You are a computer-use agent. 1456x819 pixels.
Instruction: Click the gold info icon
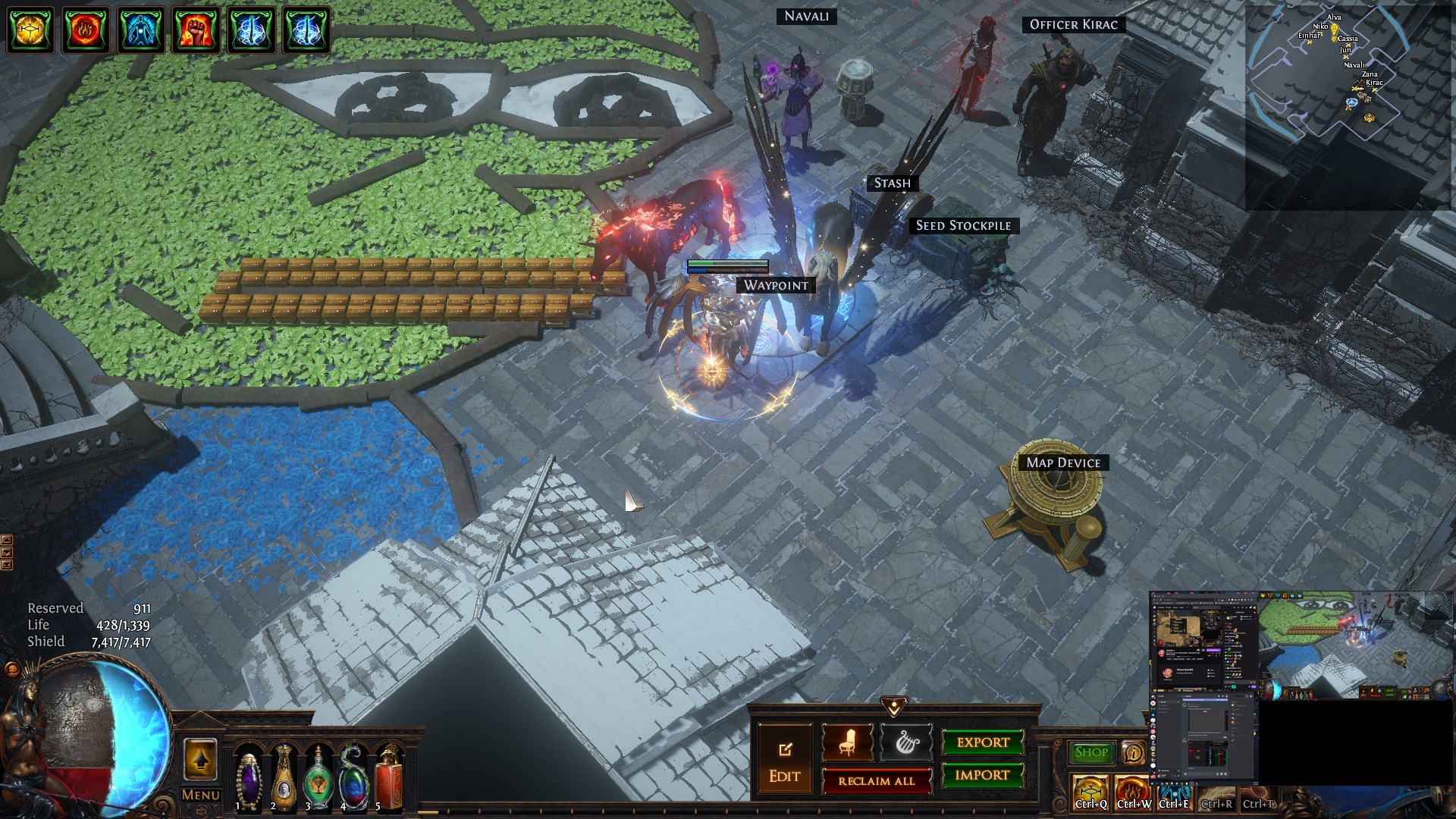pyautogui.click(x=1133, y=752)
